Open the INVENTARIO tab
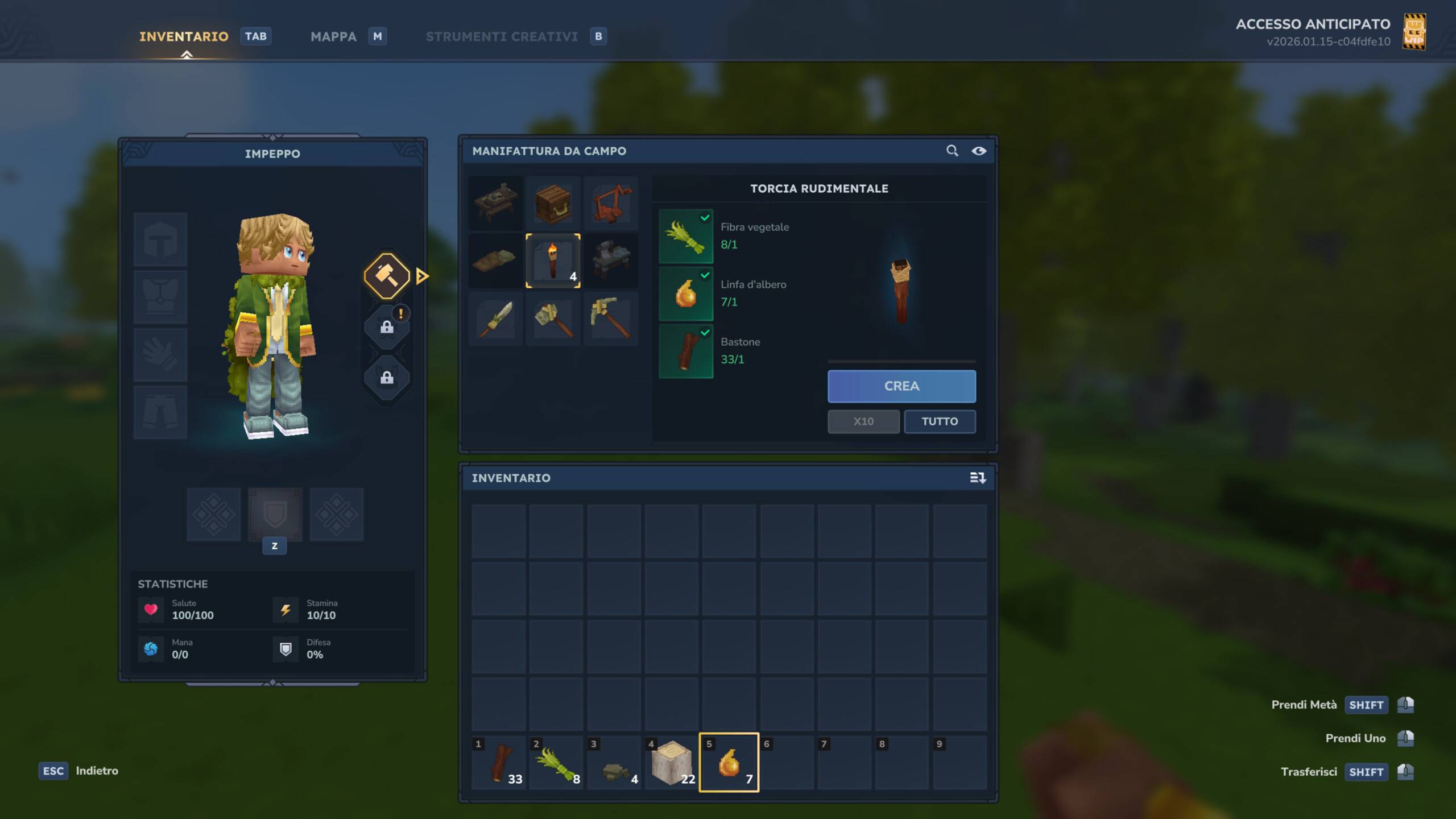Screen dimensions: 1456x819 coord(184,36)
